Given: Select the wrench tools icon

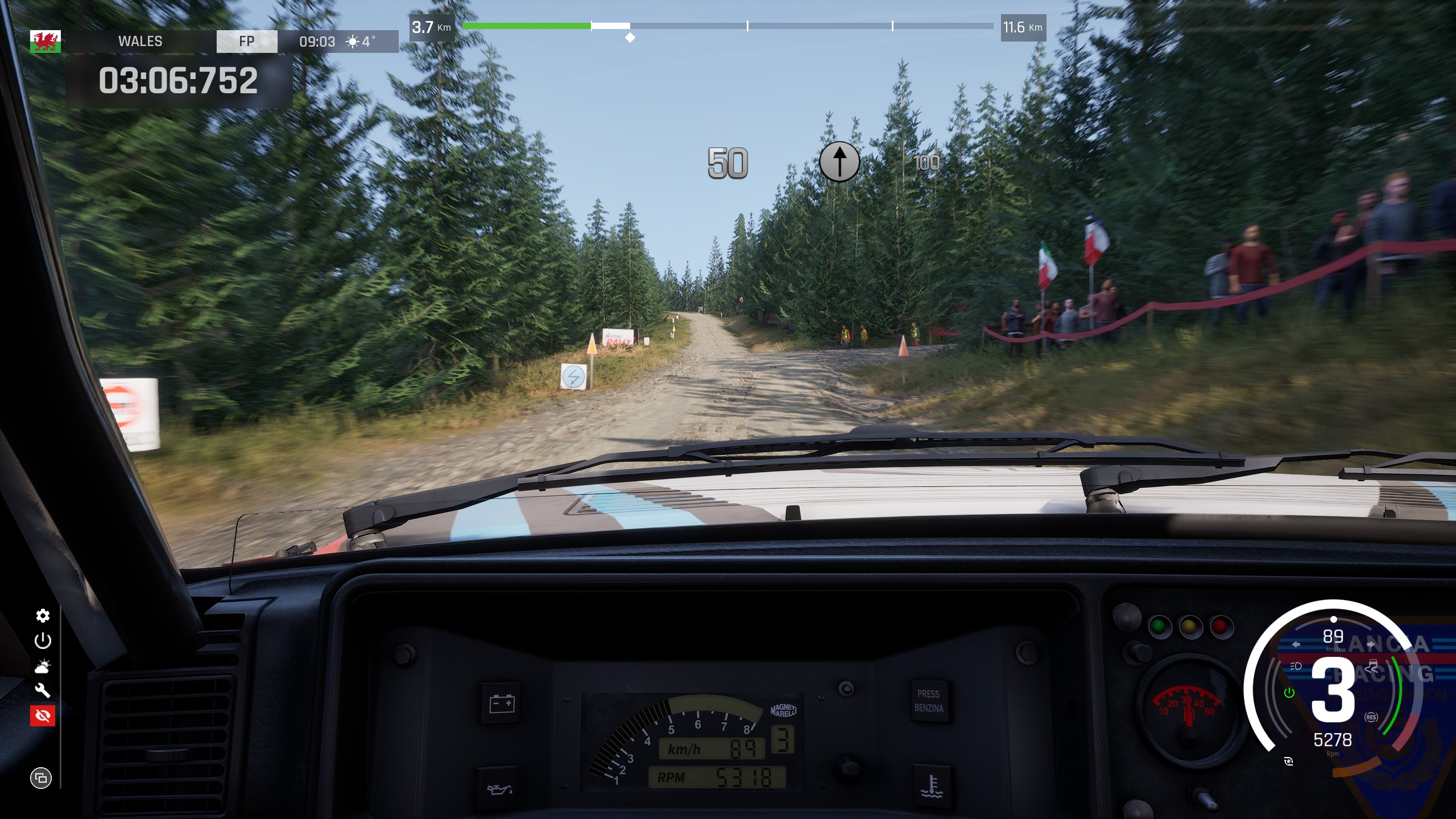Looking at the screenshot, I should pos(43,690).
